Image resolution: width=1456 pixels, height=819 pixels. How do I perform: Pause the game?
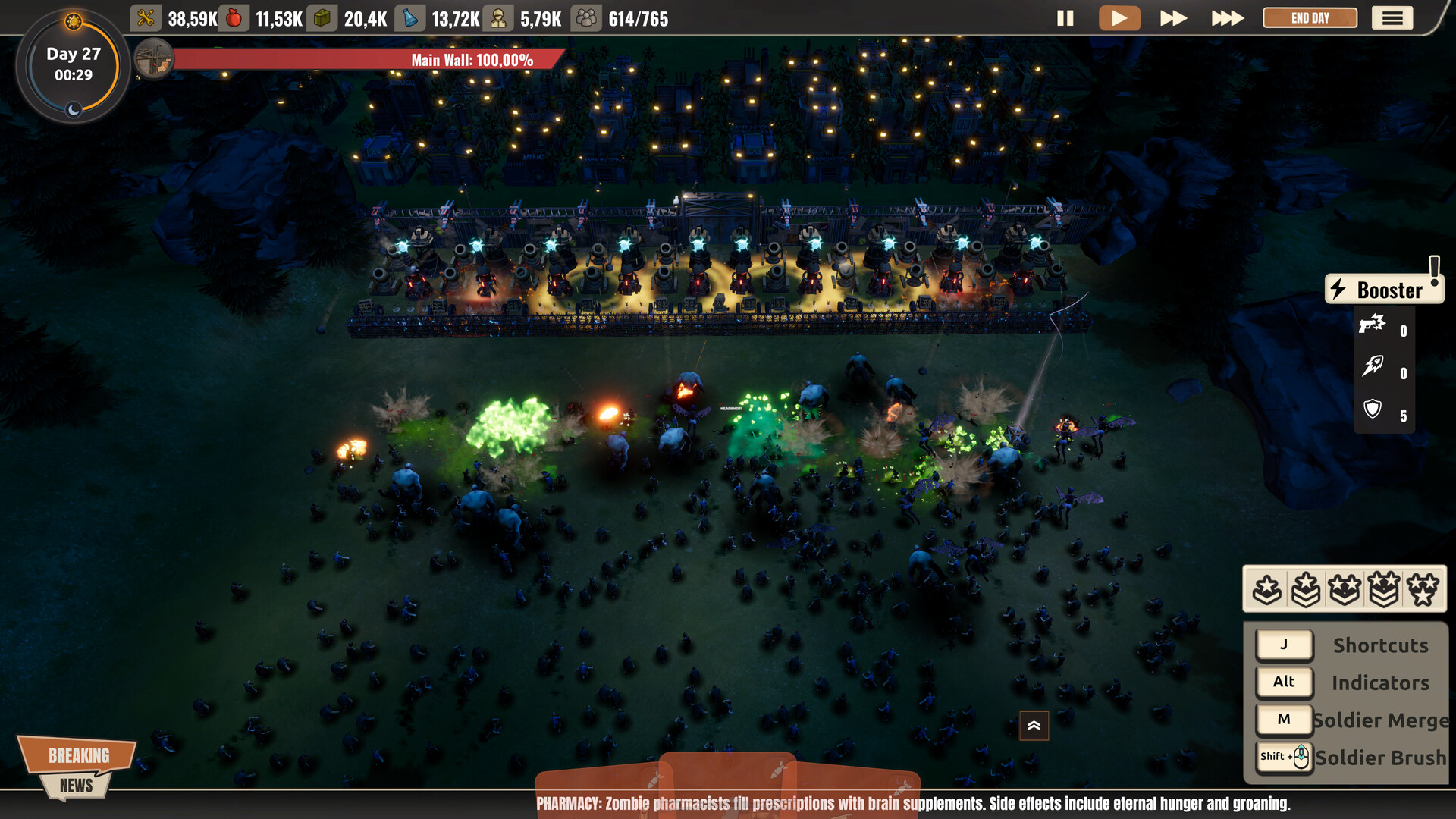pos(1065,18)
